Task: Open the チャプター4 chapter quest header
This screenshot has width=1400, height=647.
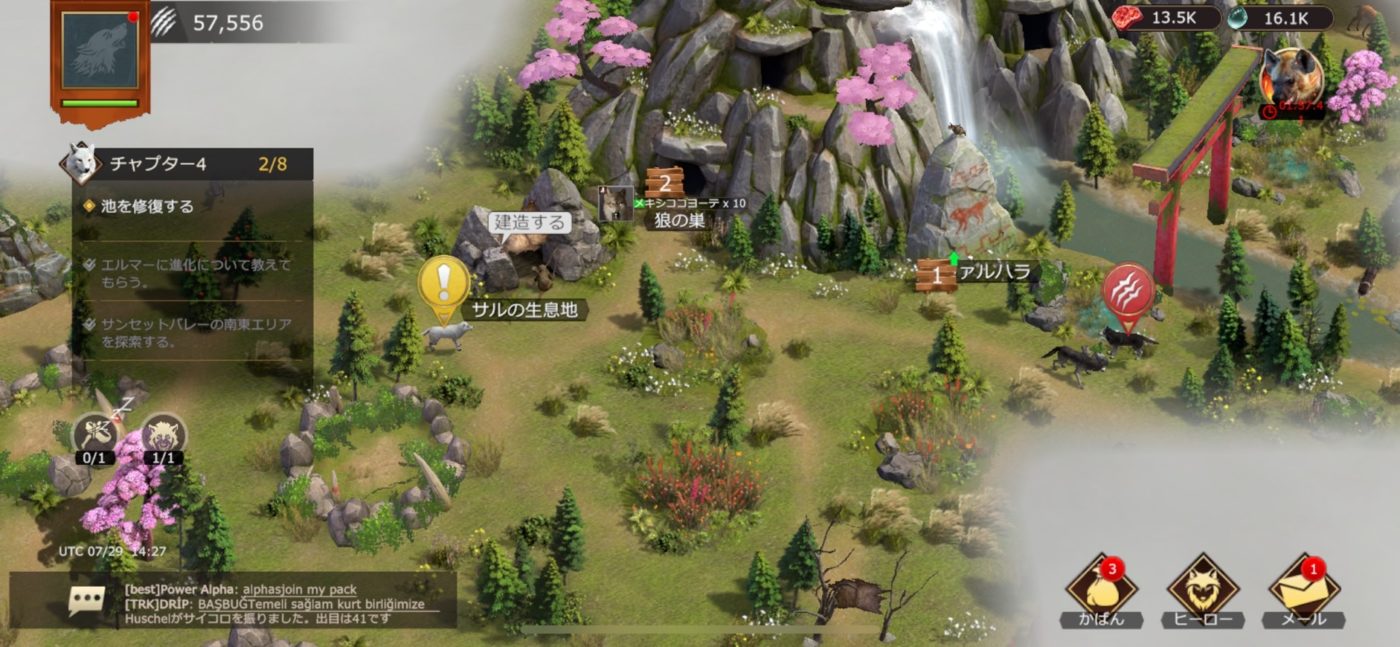Action: (190, 164)
